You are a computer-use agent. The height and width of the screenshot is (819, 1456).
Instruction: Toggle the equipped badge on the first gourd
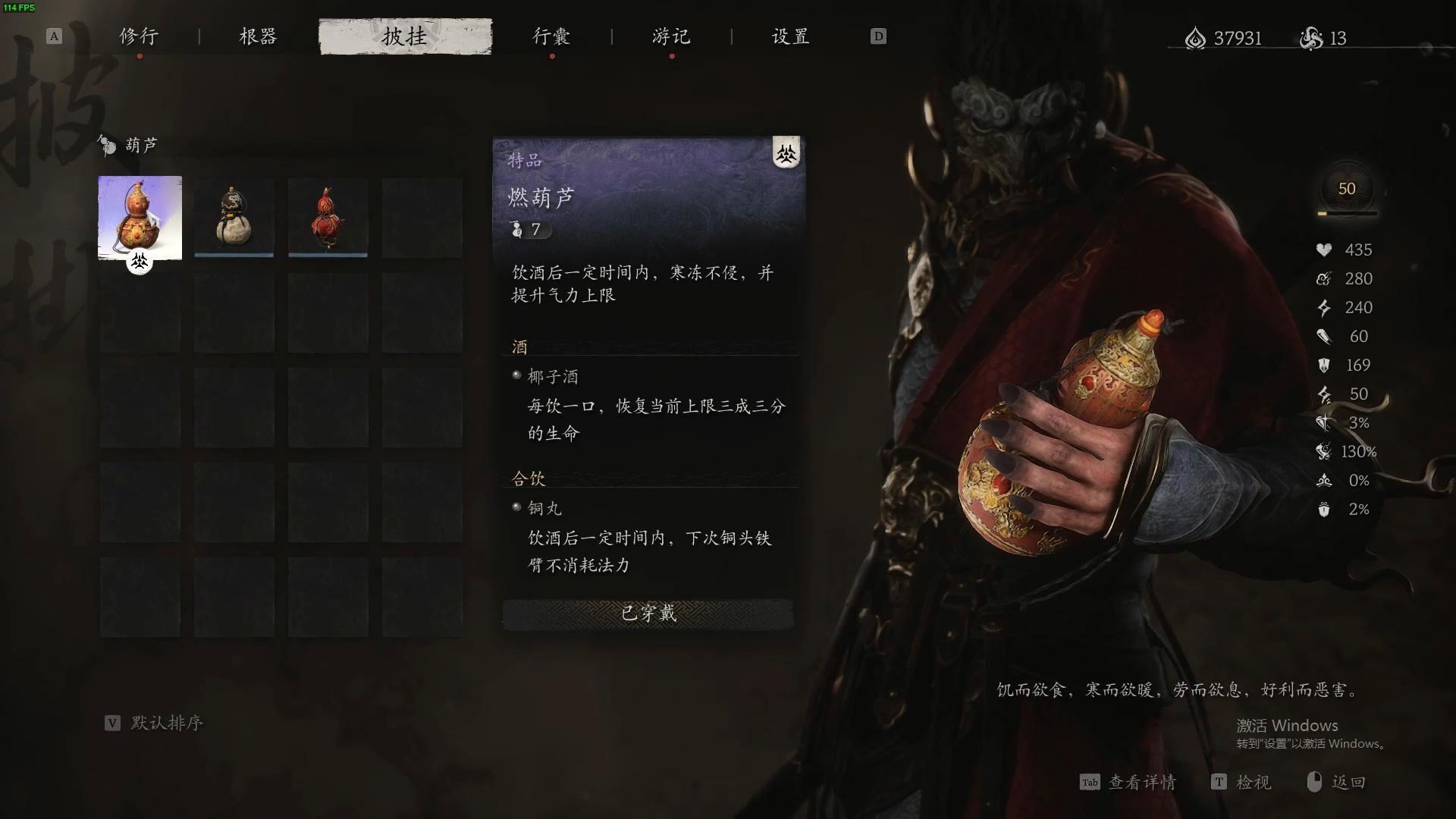140,260
